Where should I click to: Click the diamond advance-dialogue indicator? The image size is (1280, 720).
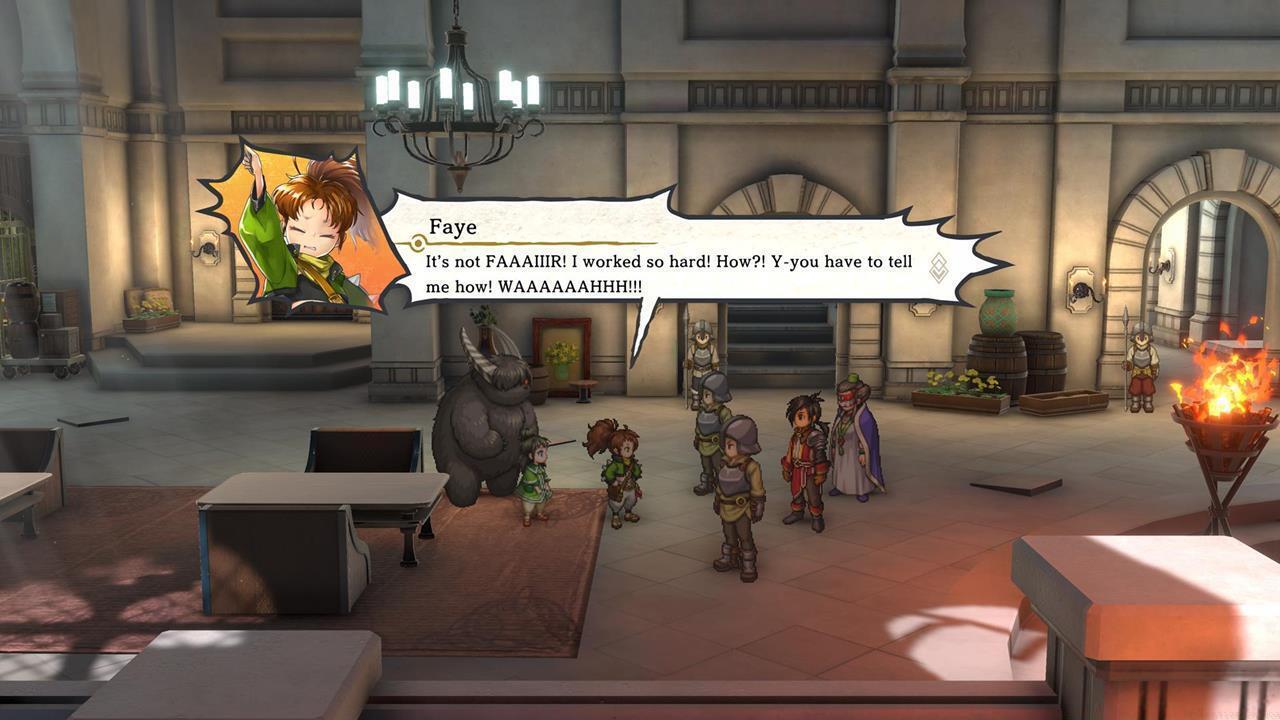(938, 268)
